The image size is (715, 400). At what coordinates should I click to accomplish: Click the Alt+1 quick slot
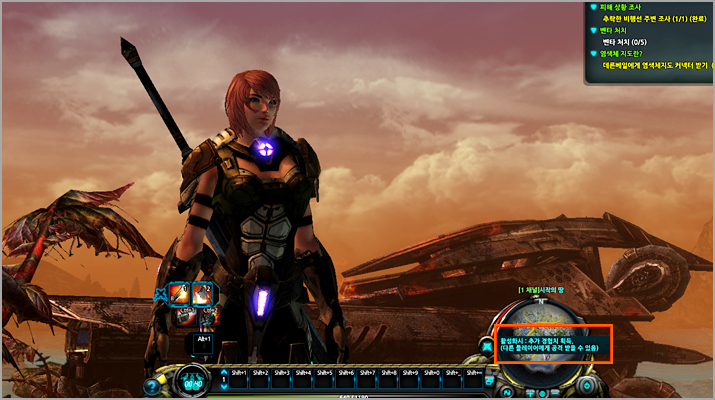(x=202, y=343)
